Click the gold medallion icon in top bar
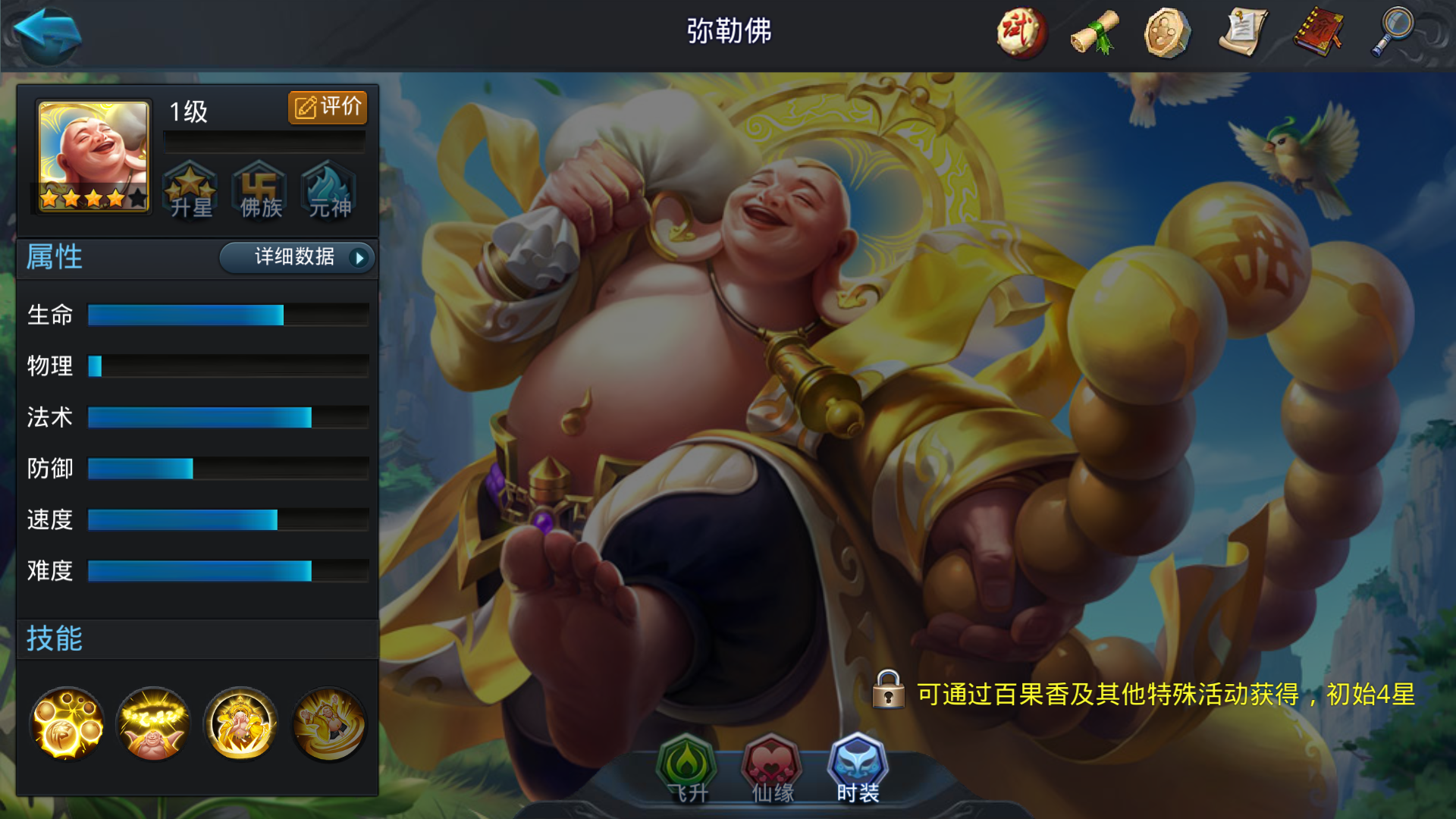Screen dimensions: 1456x819 point(1169,33)
